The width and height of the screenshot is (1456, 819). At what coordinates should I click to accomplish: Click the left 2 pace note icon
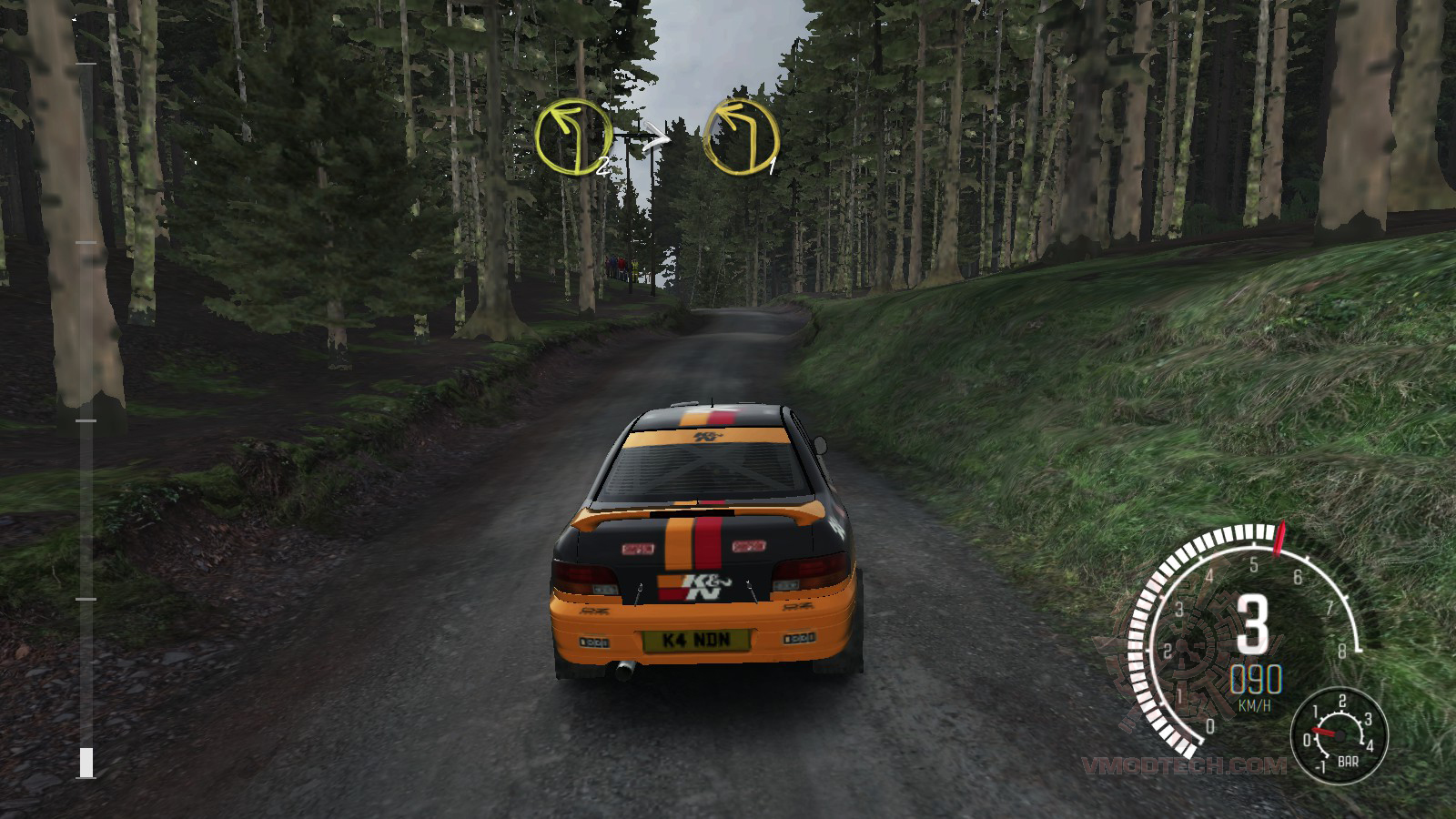click(573, 138)
